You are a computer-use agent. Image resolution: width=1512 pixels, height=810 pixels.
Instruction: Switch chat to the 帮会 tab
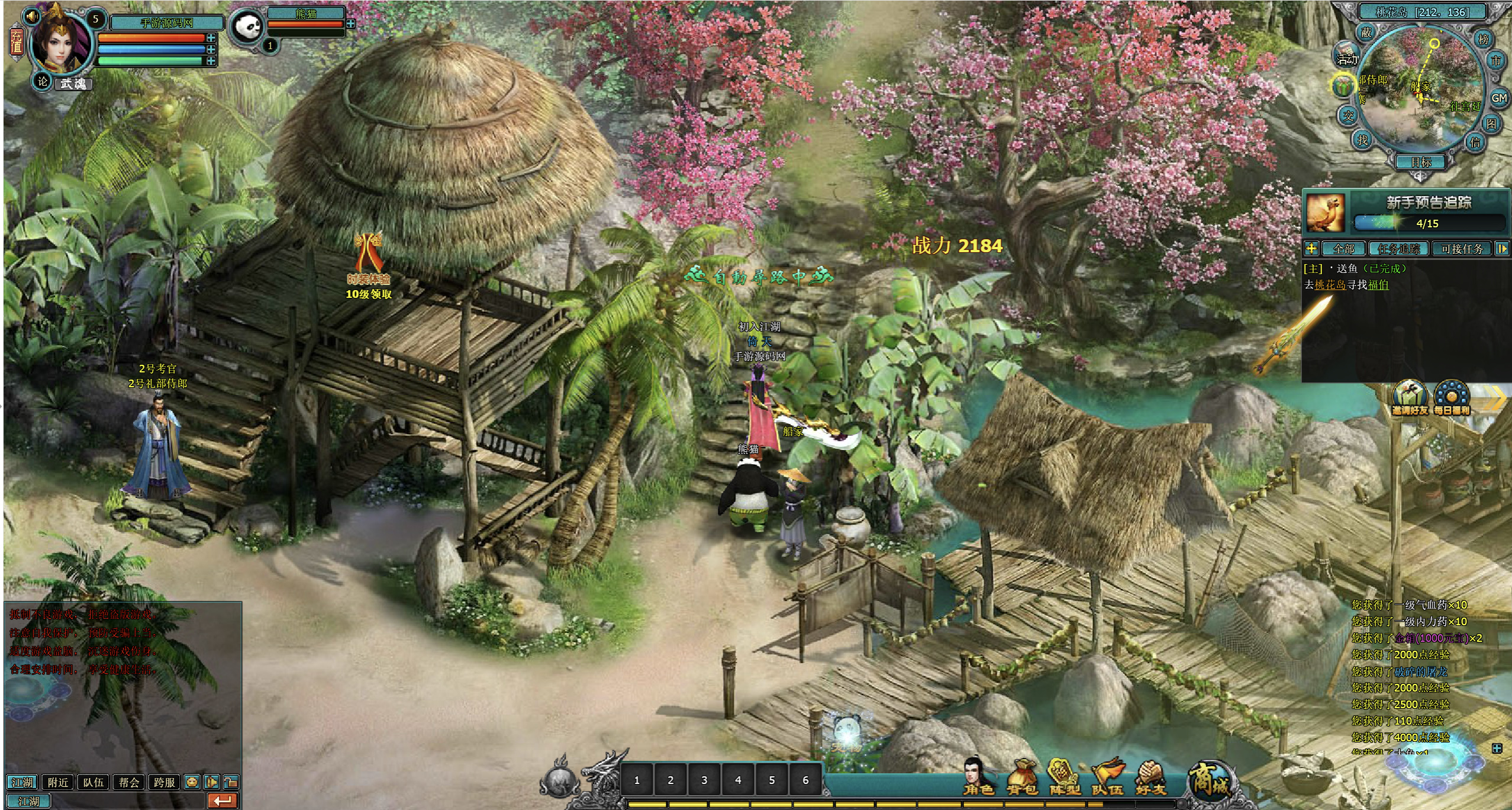pyautogui.click(x=129, y=782)
